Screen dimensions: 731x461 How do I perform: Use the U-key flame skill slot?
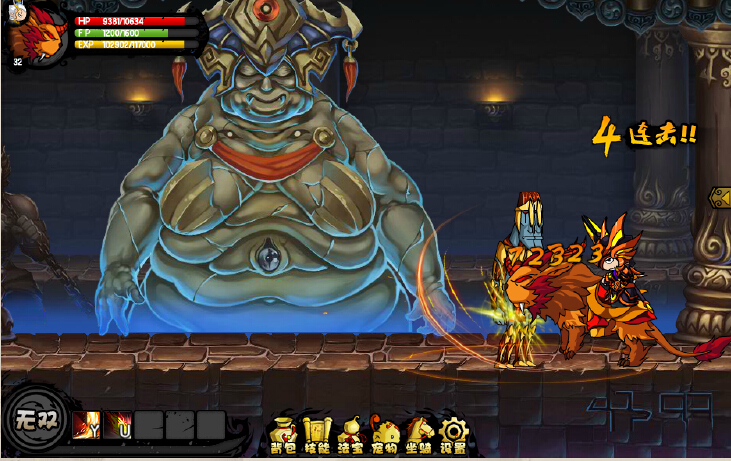point(117,425)
